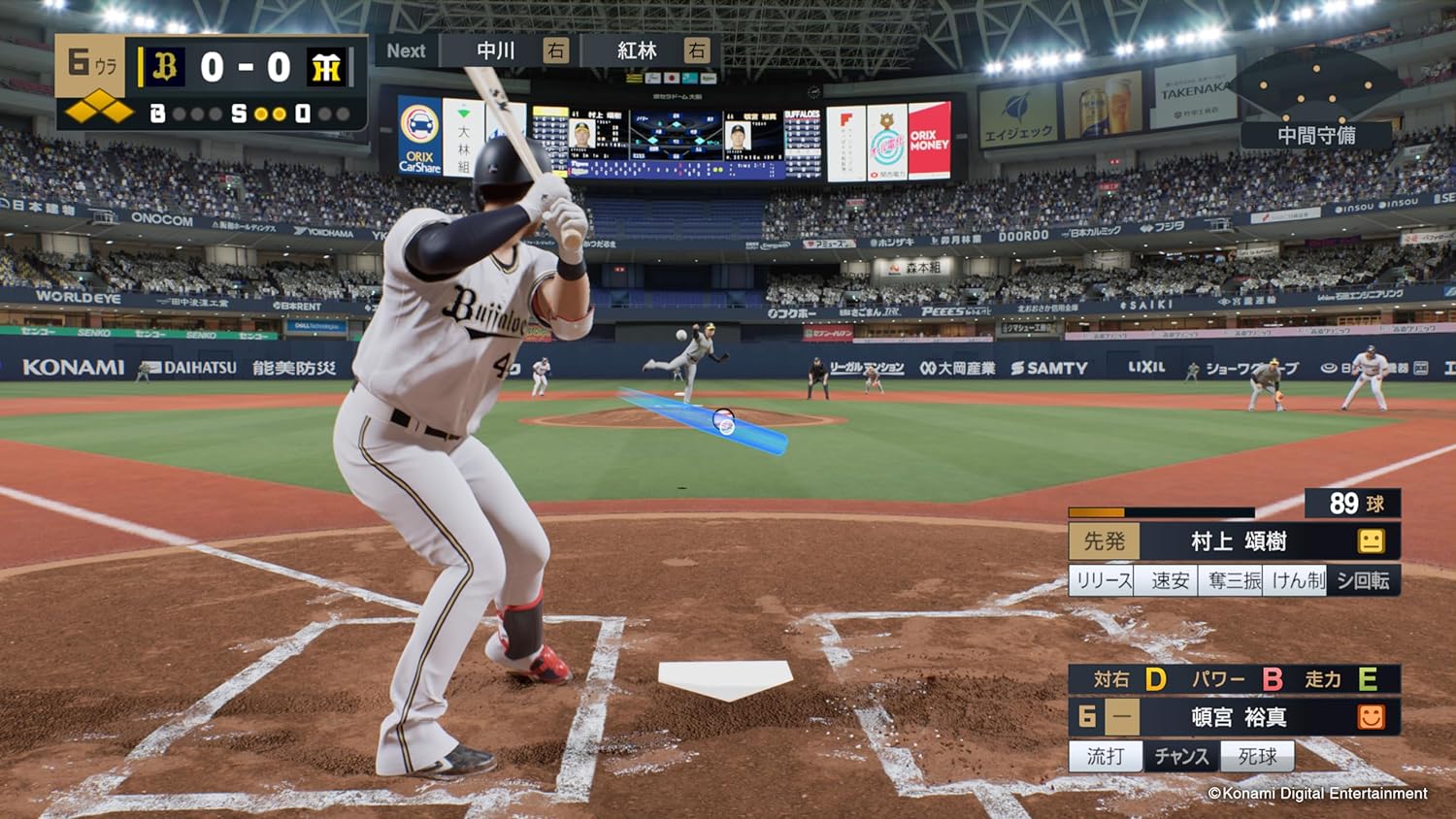Image resolution: width=1456 pixels, height=819 pixels.
Task: Click the batting order 6 position icon
Action: [x=1087, y=716]
